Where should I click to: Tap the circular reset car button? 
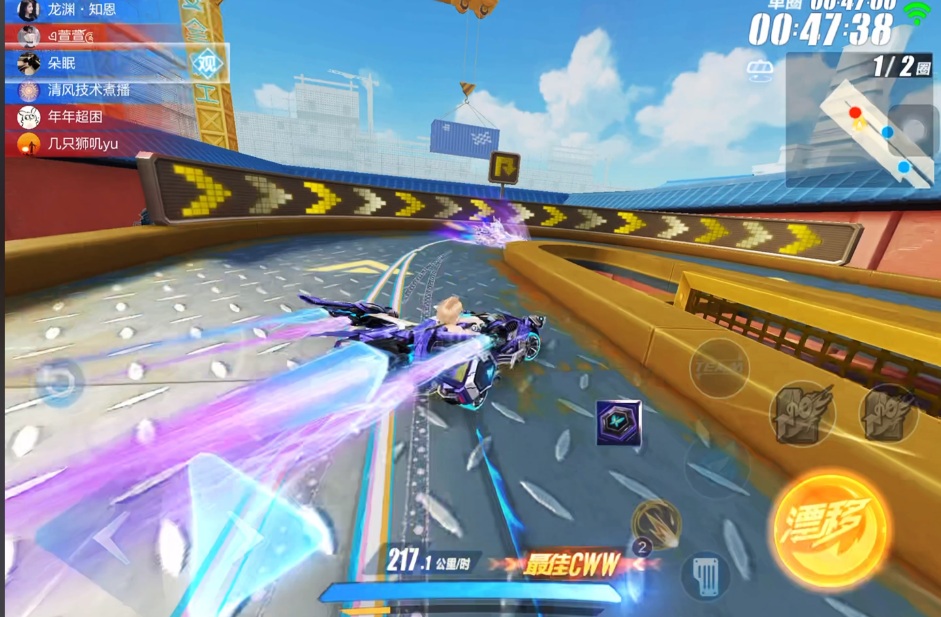59,382
